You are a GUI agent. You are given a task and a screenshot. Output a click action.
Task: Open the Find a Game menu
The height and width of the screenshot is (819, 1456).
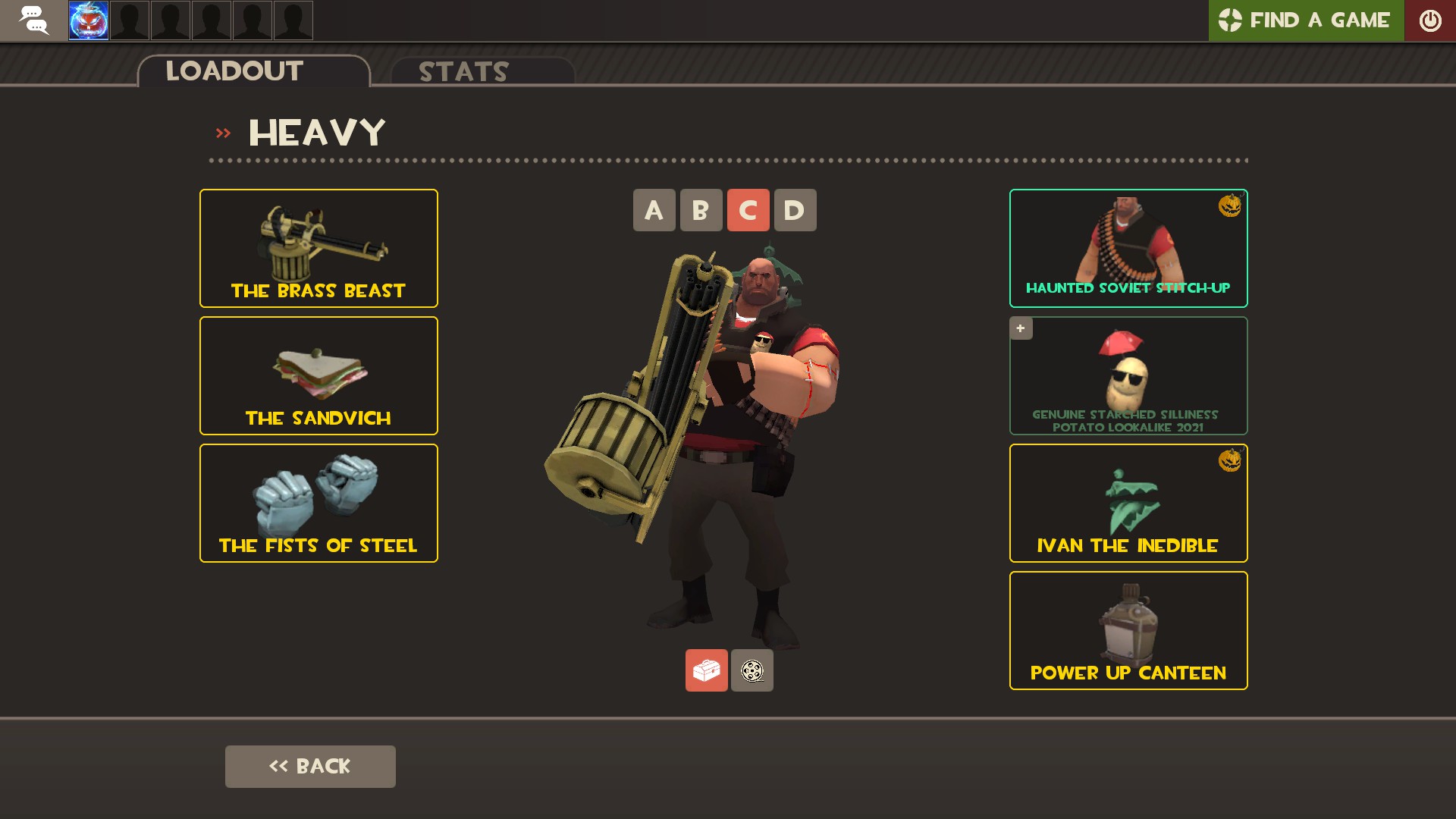1305,20
